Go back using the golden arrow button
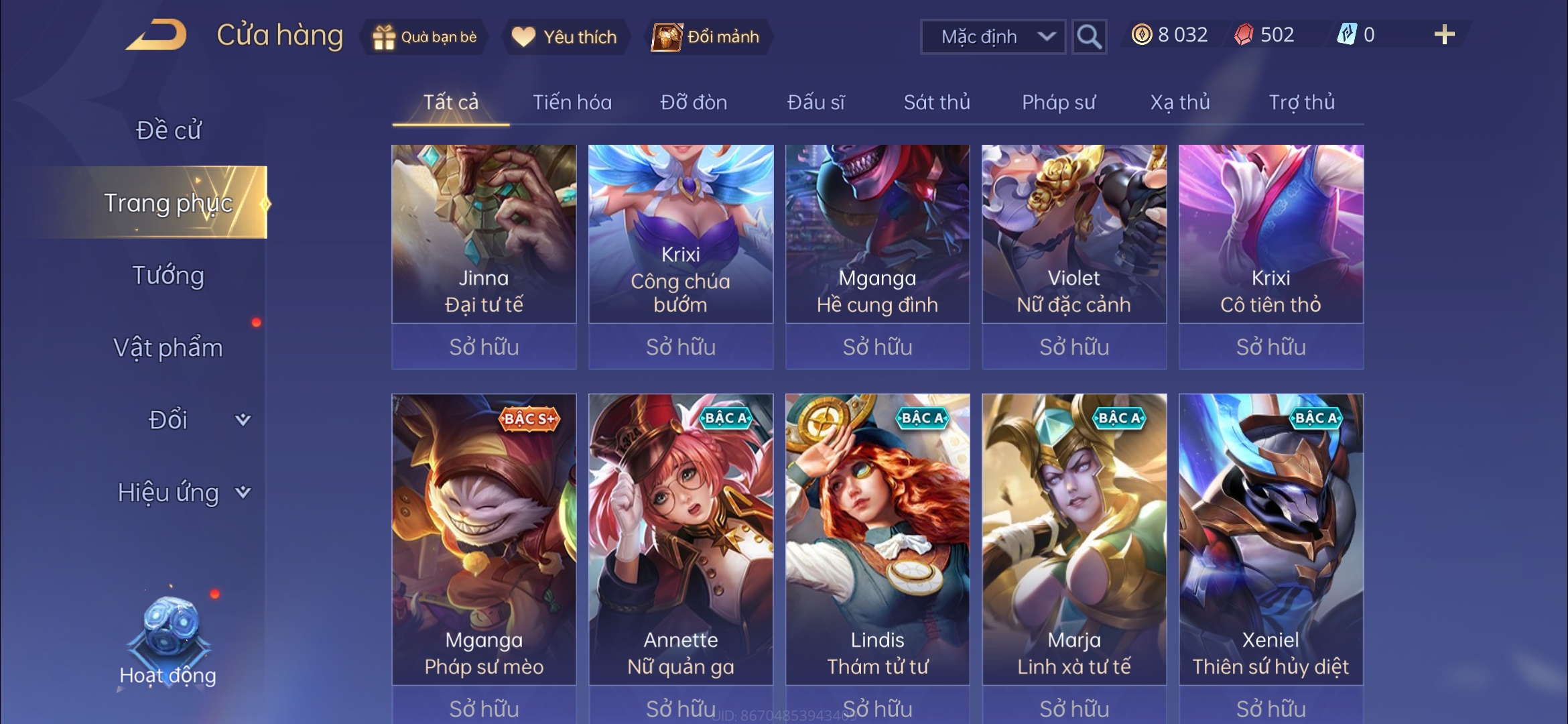 click(x=157, y=36)
